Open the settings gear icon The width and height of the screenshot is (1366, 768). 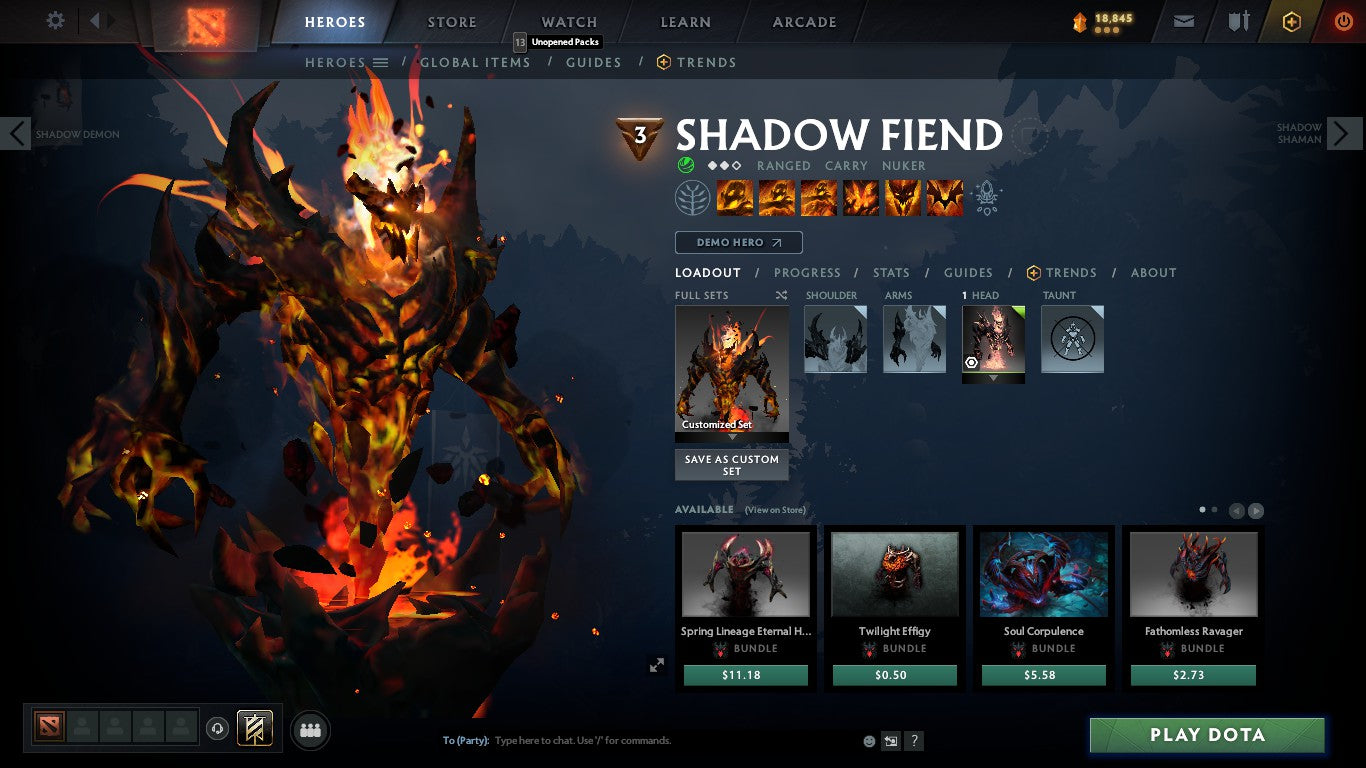pos(55,20)
